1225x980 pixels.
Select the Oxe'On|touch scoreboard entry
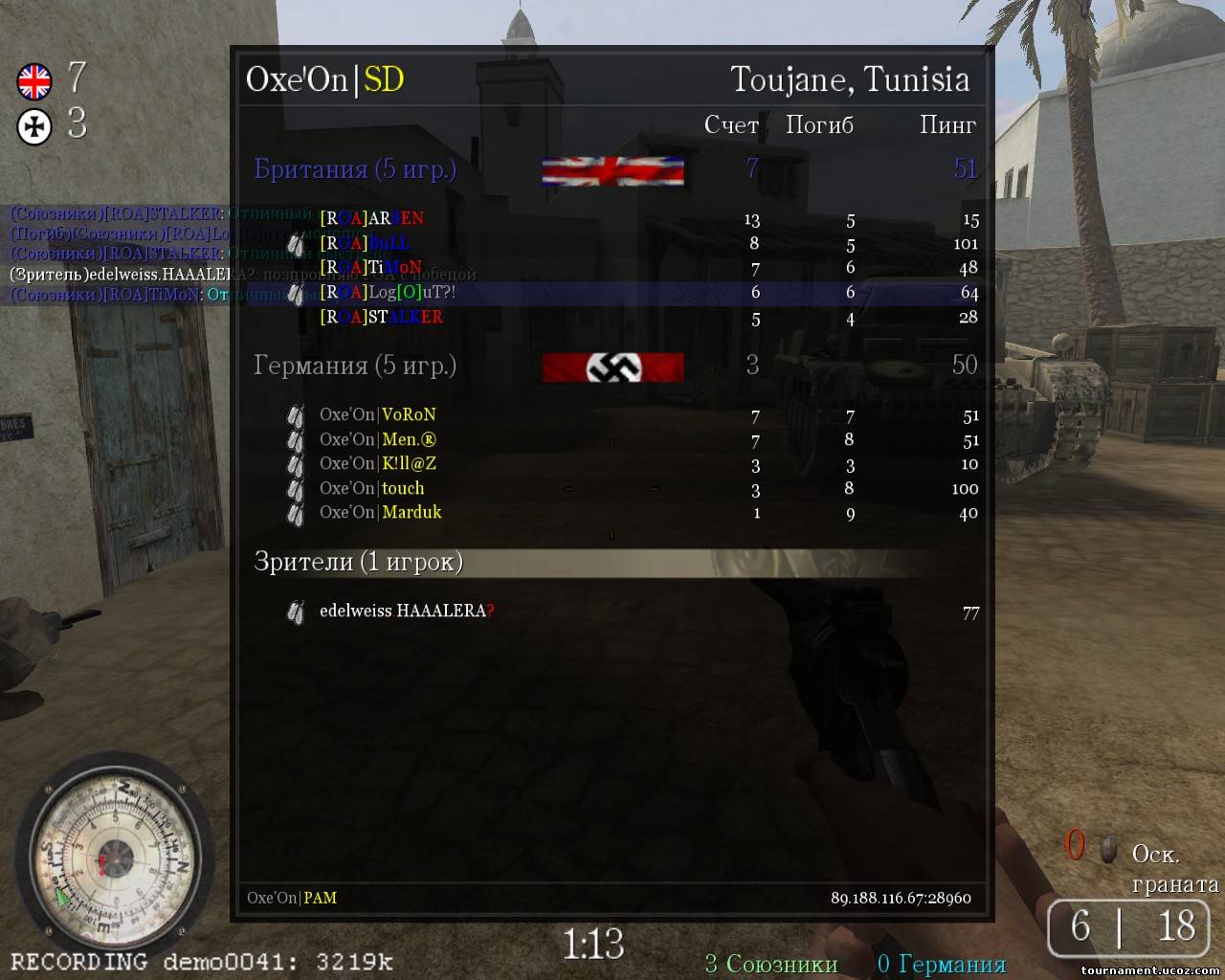(x=371, y=489)
